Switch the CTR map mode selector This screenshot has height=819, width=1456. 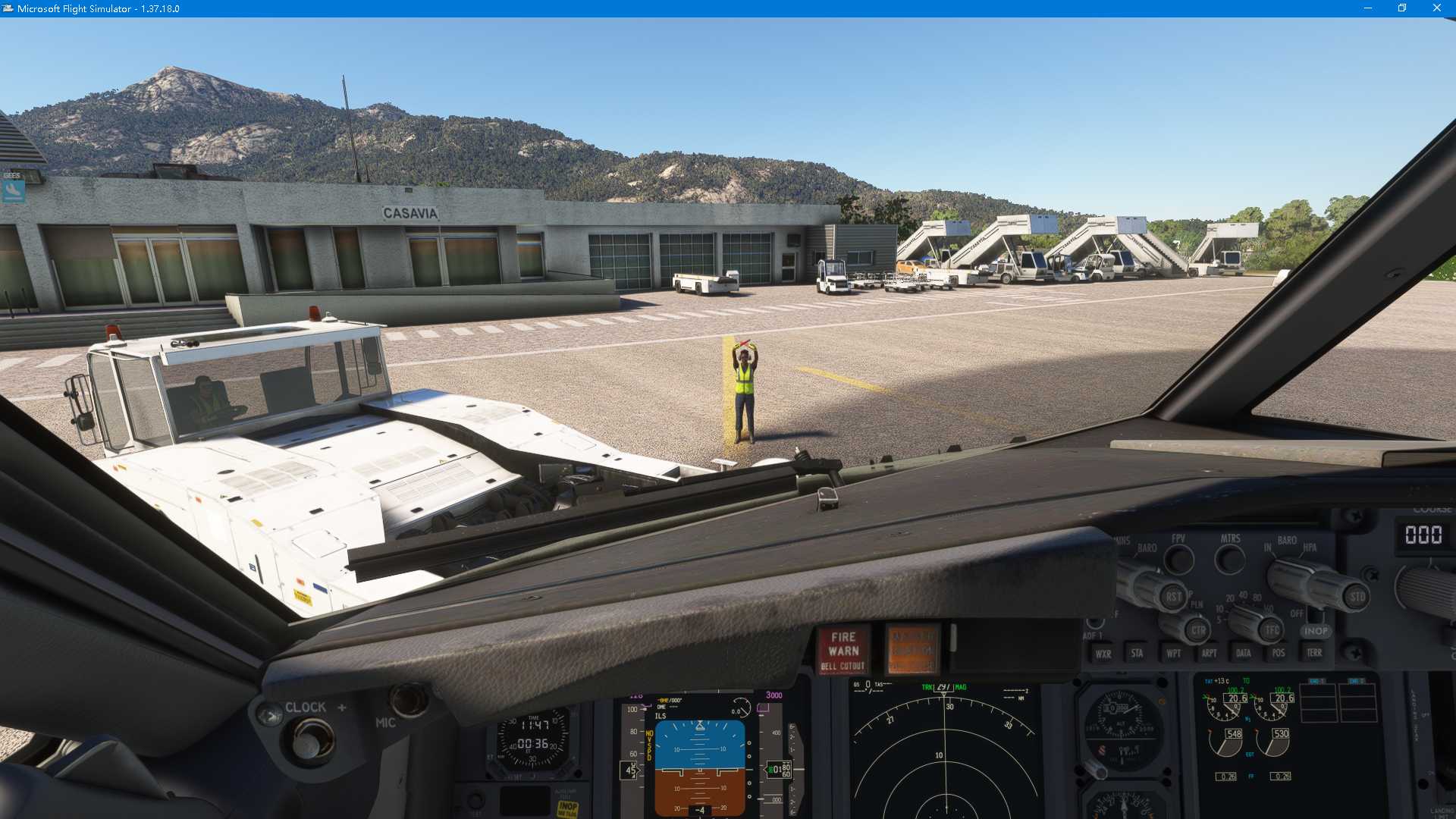(1198, 630)
